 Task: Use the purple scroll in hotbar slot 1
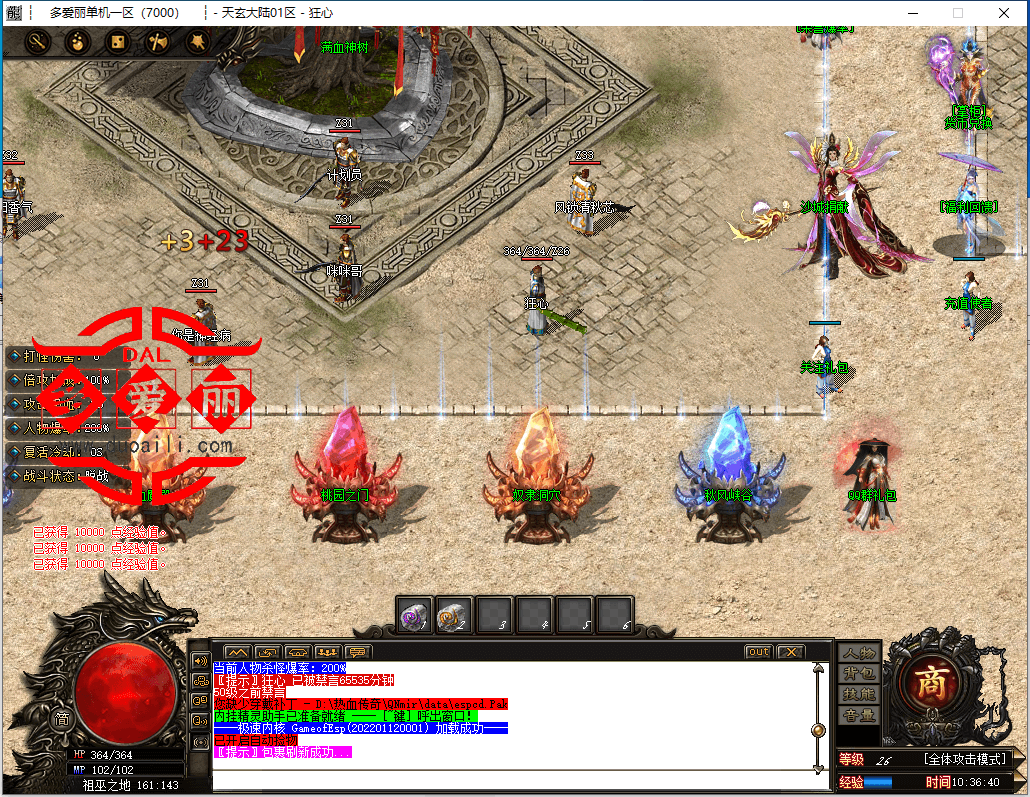coord(415,614)
